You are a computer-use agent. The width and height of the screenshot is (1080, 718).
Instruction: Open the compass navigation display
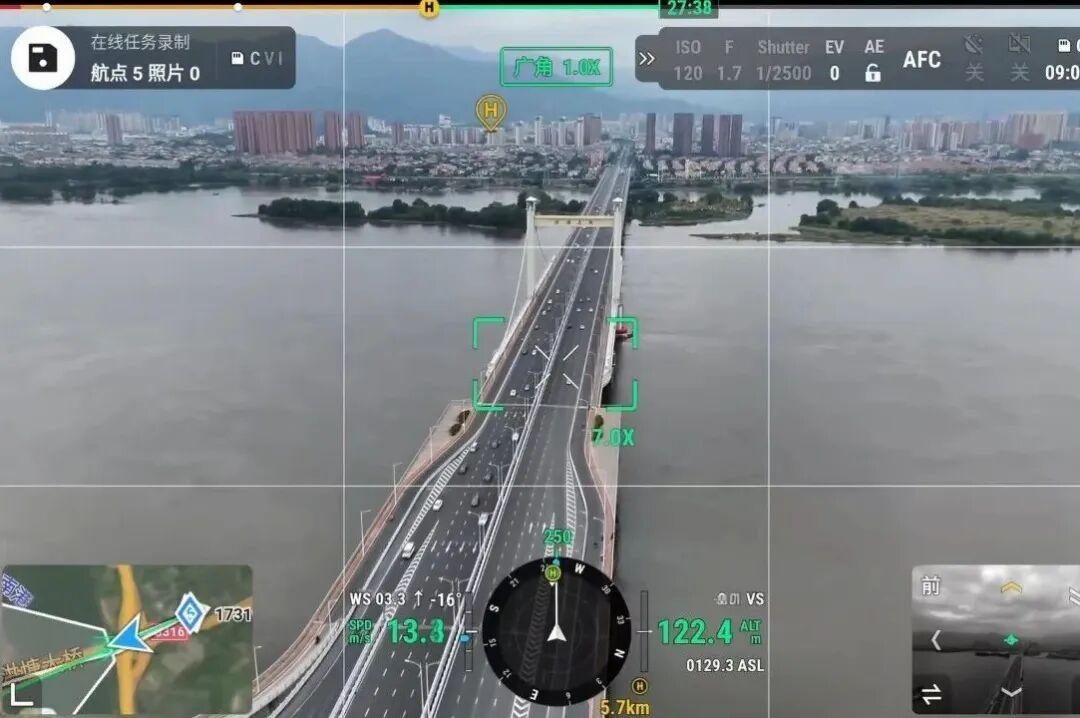pyautogui.click(x=556, y=632)
